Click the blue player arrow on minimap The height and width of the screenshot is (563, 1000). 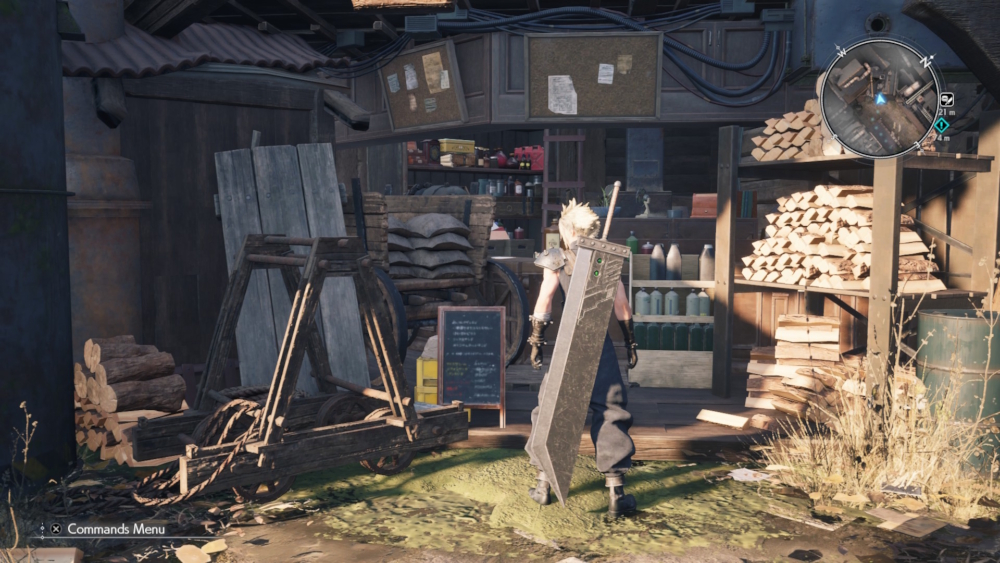pyautogui.click(x=881, y=99)
